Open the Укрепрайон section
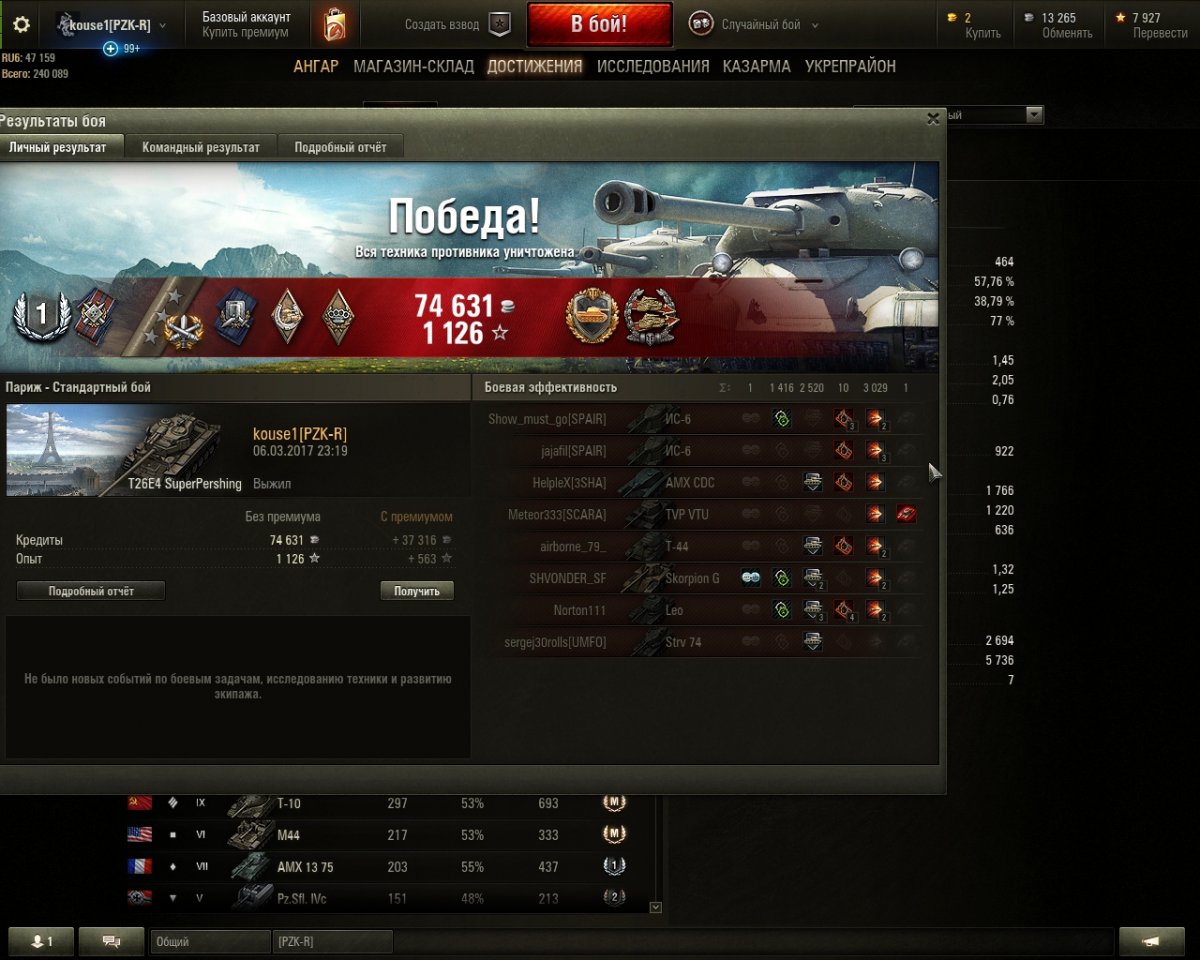The image size is (1200, 960). (850, 67)
